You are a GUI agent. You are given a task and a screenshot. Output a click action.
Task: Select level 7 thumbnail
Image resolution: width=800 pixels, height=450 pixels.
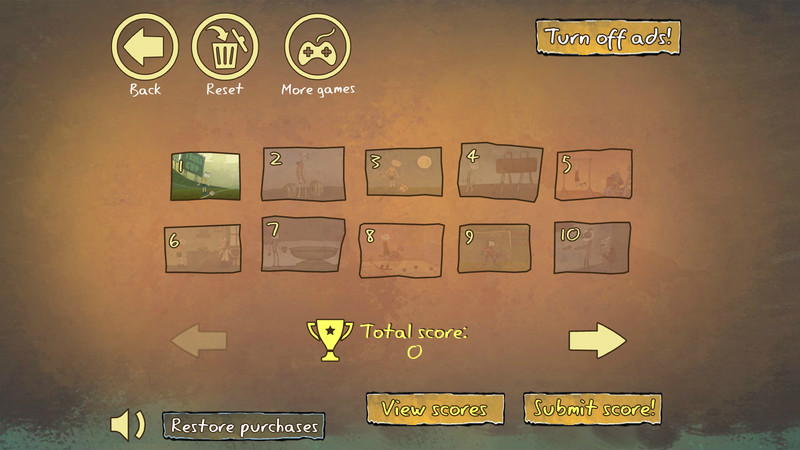303,246
